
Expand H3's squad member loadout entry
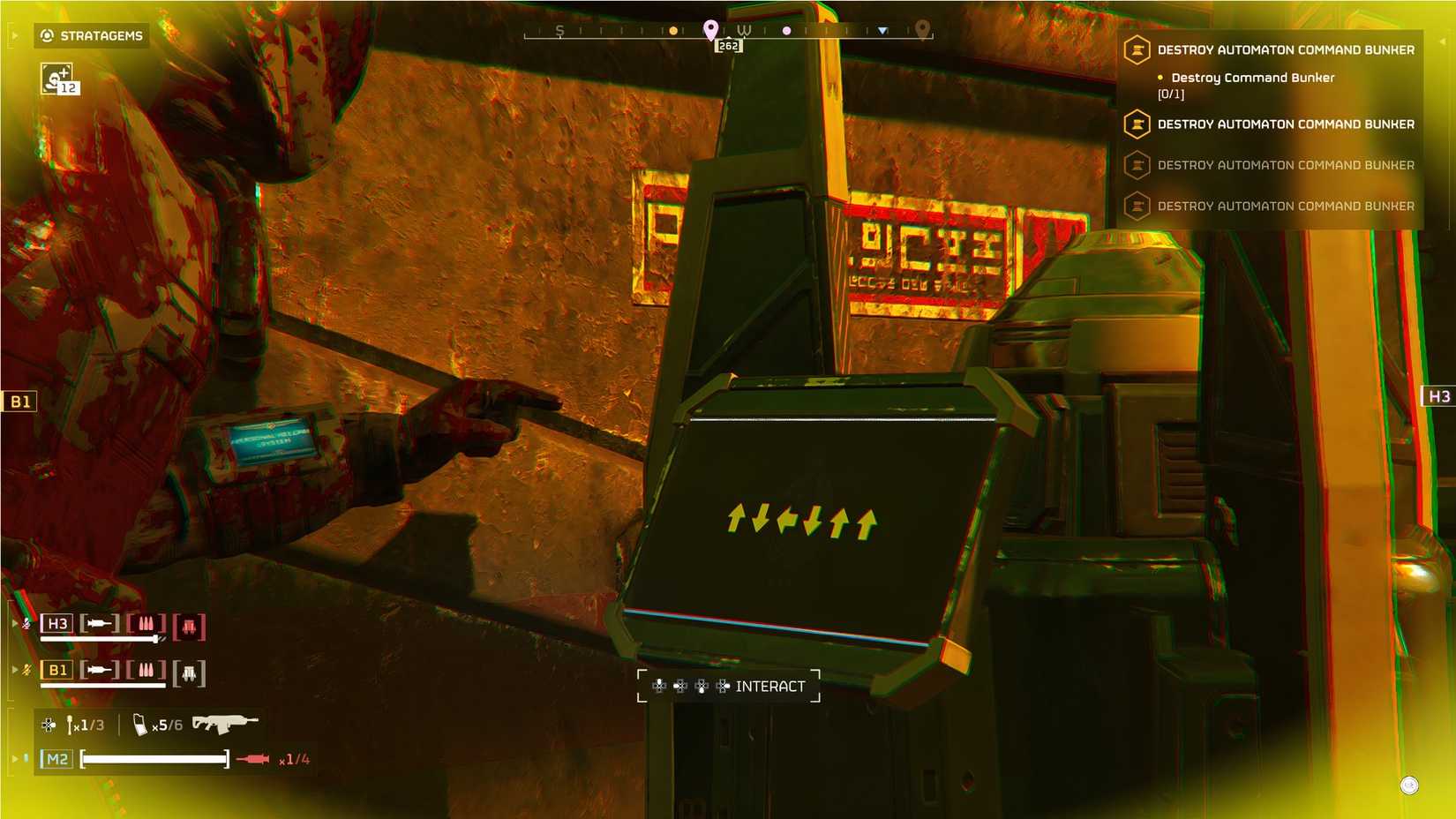point(14,623)
